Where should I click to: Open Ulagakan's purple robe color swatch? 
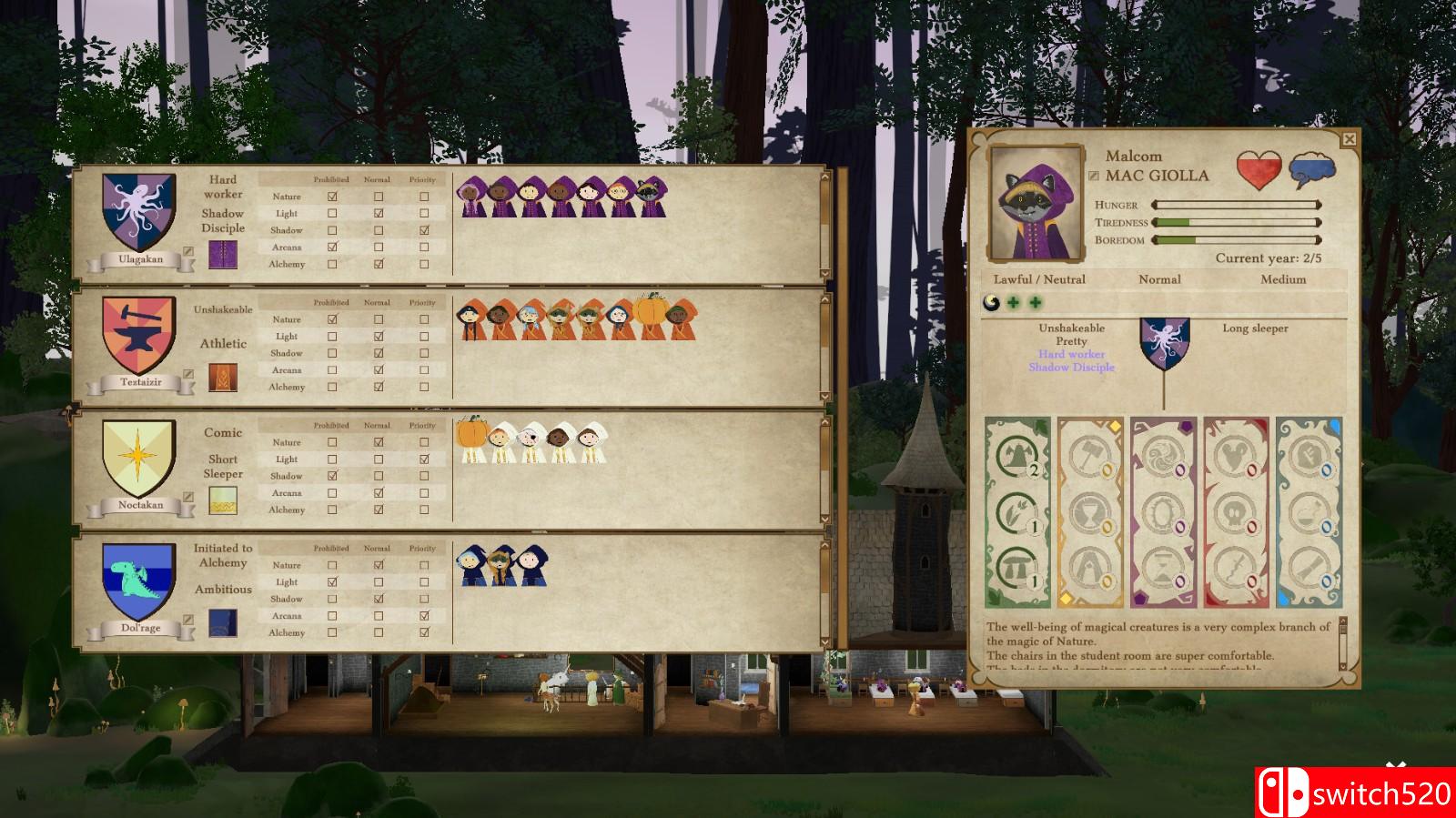pos(223,255)
